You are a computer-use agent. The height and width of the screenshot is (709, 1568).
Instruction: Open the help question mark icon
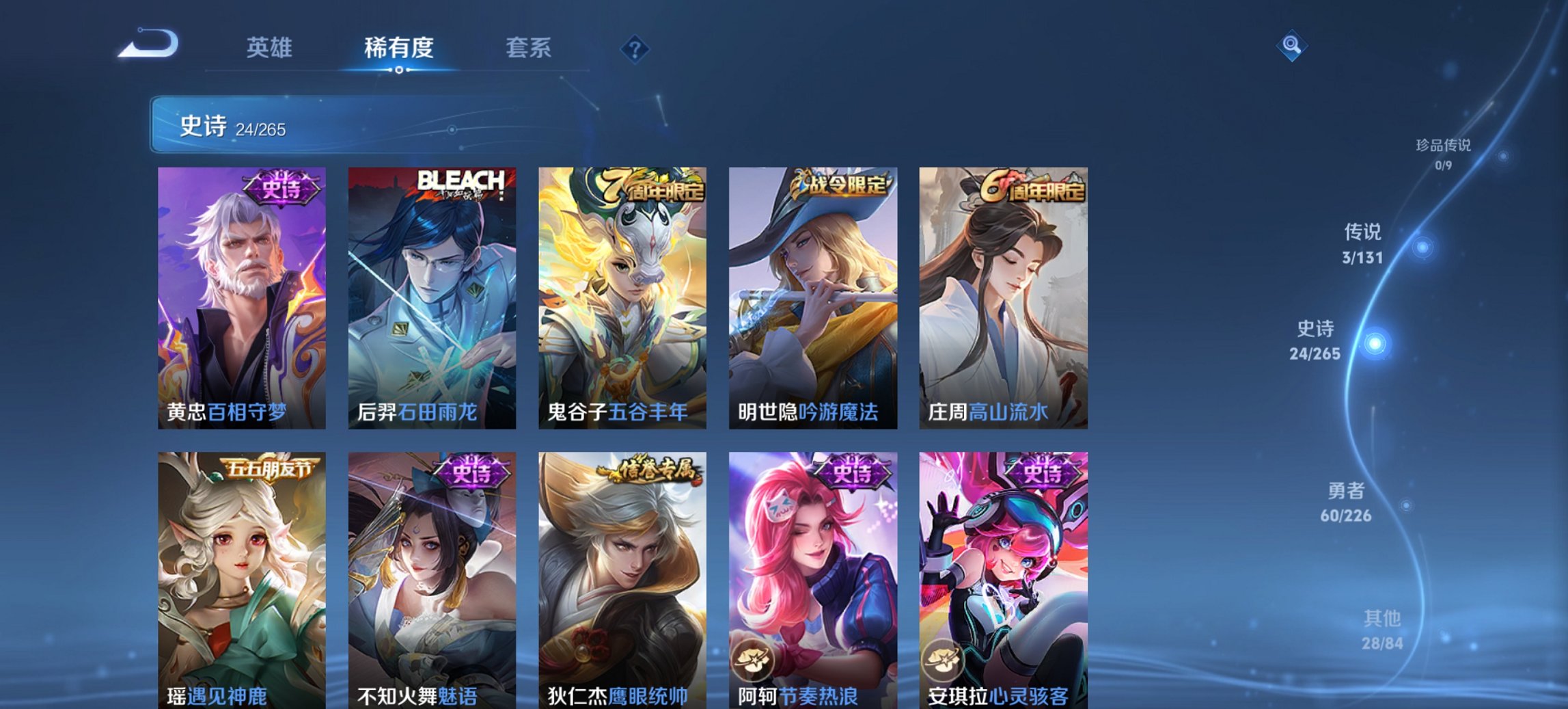tap(635, 48)
